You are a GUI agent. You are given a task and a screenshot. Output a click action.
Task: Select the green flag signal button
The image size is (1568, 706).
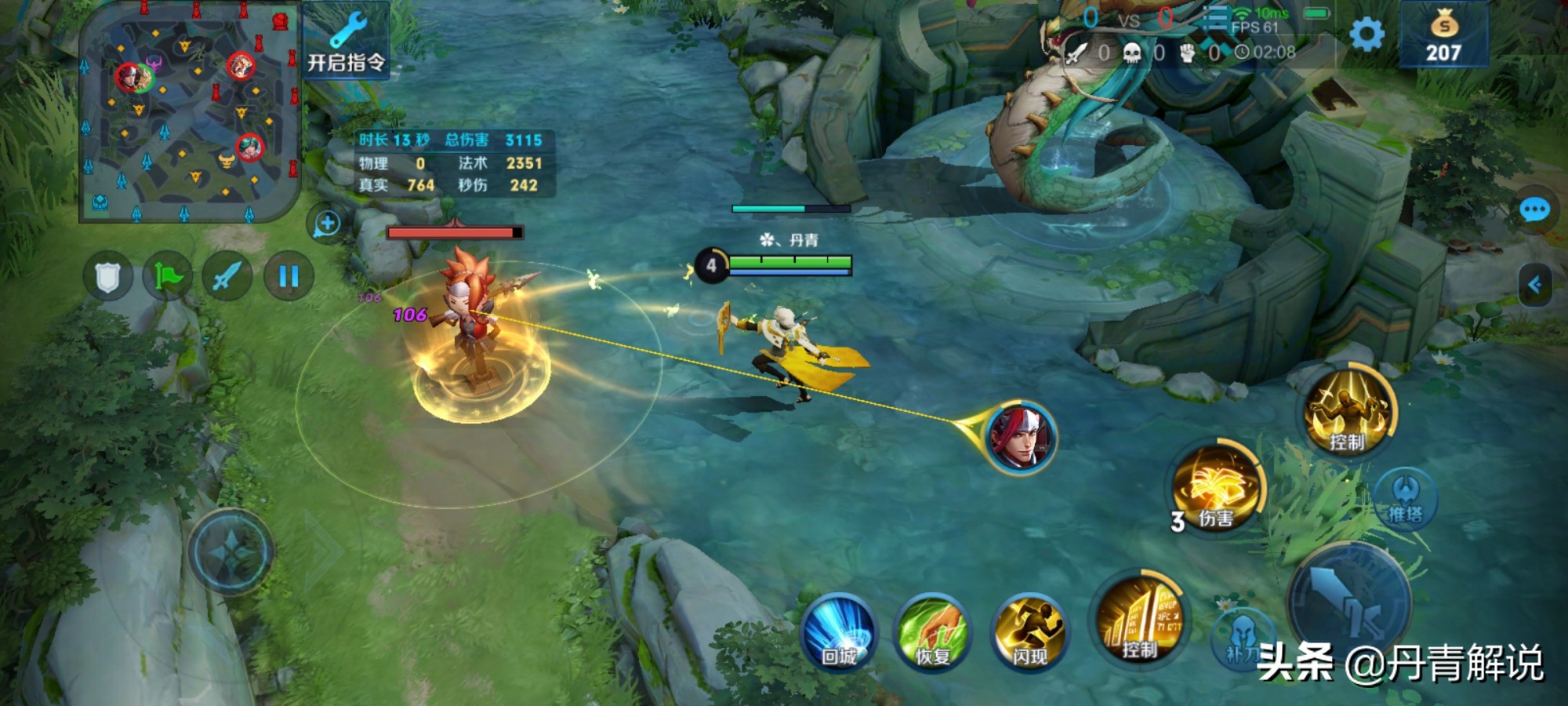[x=167, y=276]
